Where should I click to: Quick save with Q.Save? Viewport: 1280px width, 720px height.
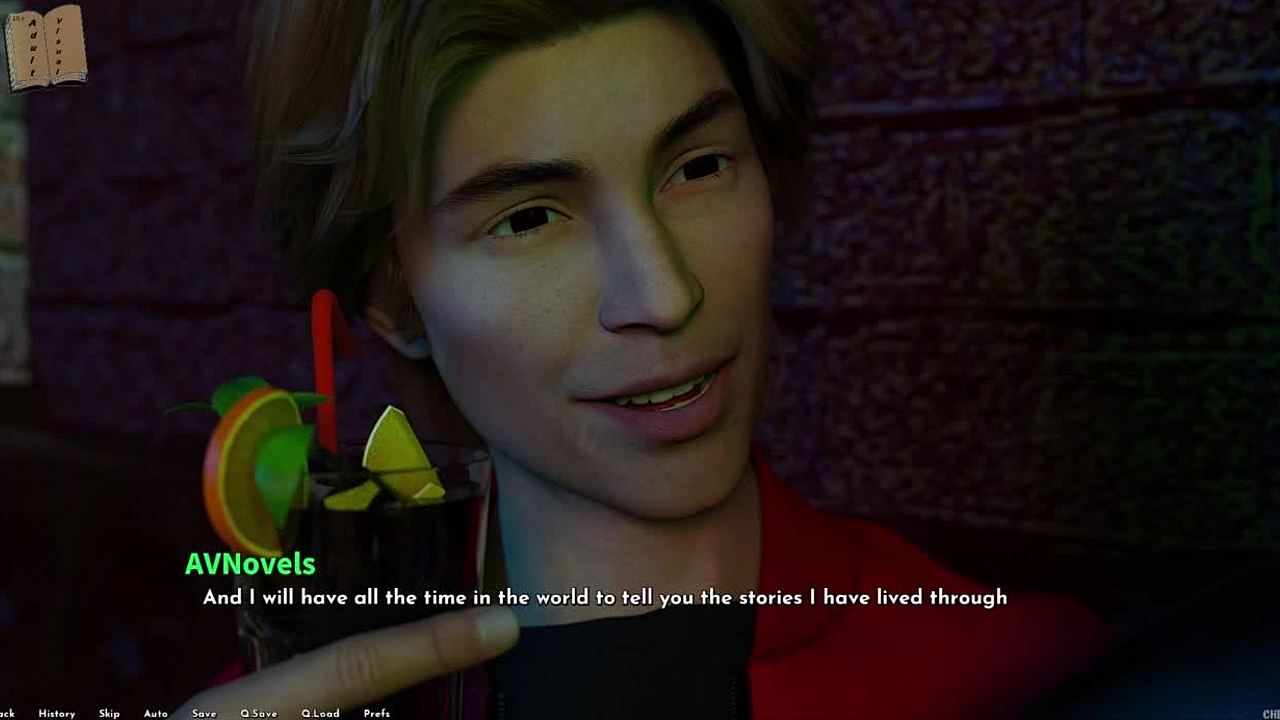click(x=259, y=713)
